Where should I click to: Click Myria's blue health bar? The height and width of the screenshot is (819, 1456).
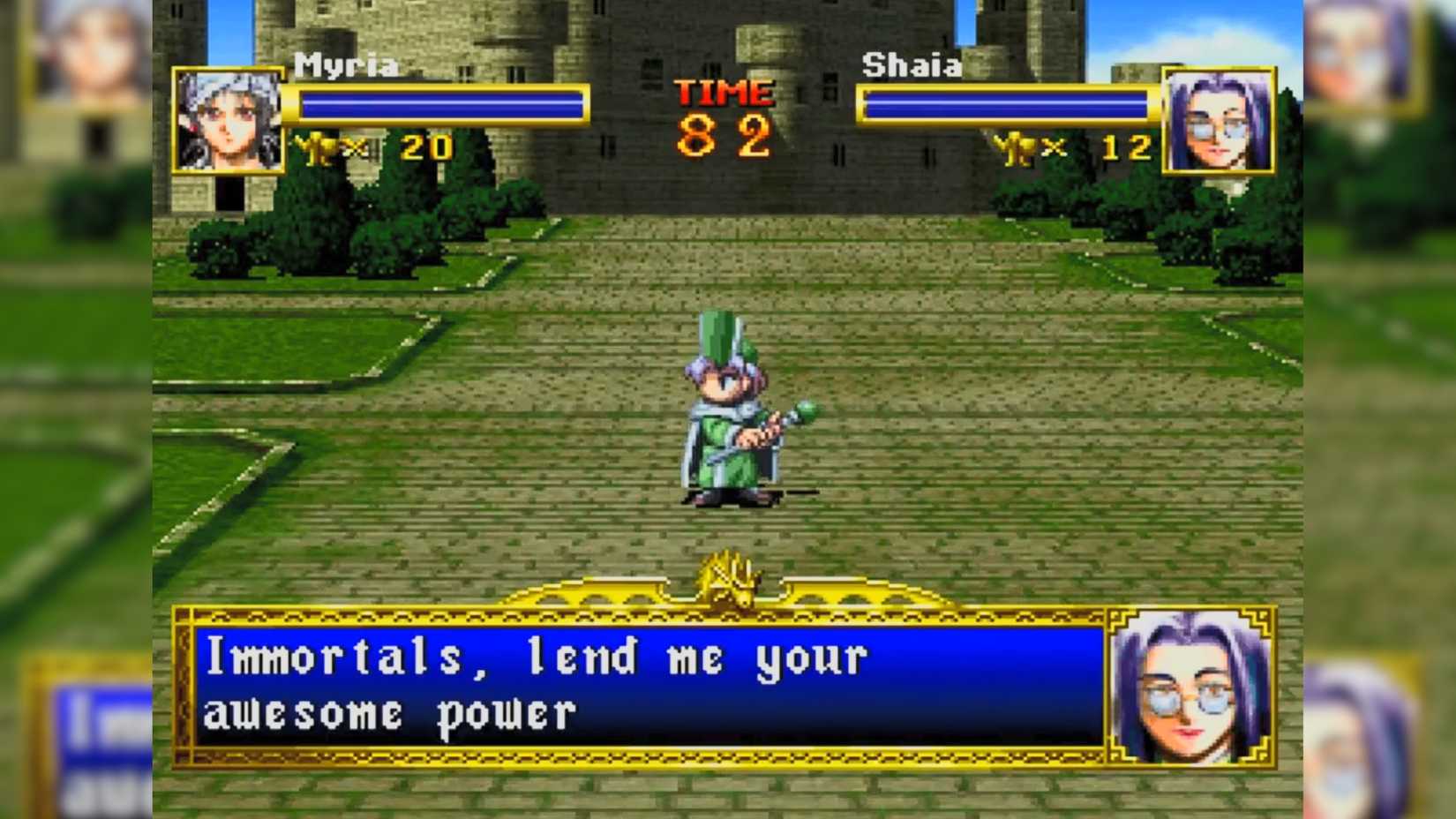pos(441,106)
